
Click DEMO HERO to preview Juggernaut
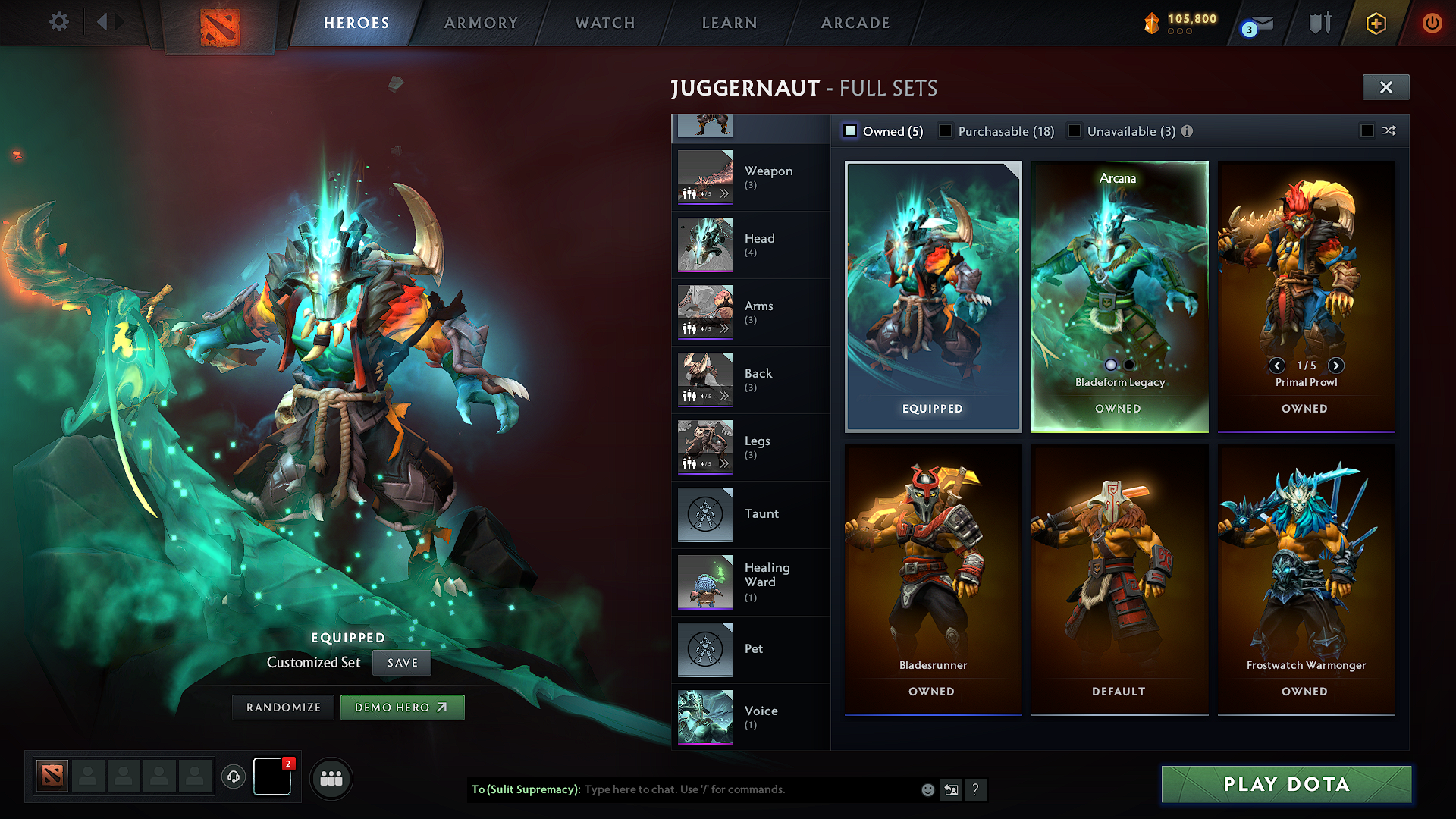[x=402, y=707]
